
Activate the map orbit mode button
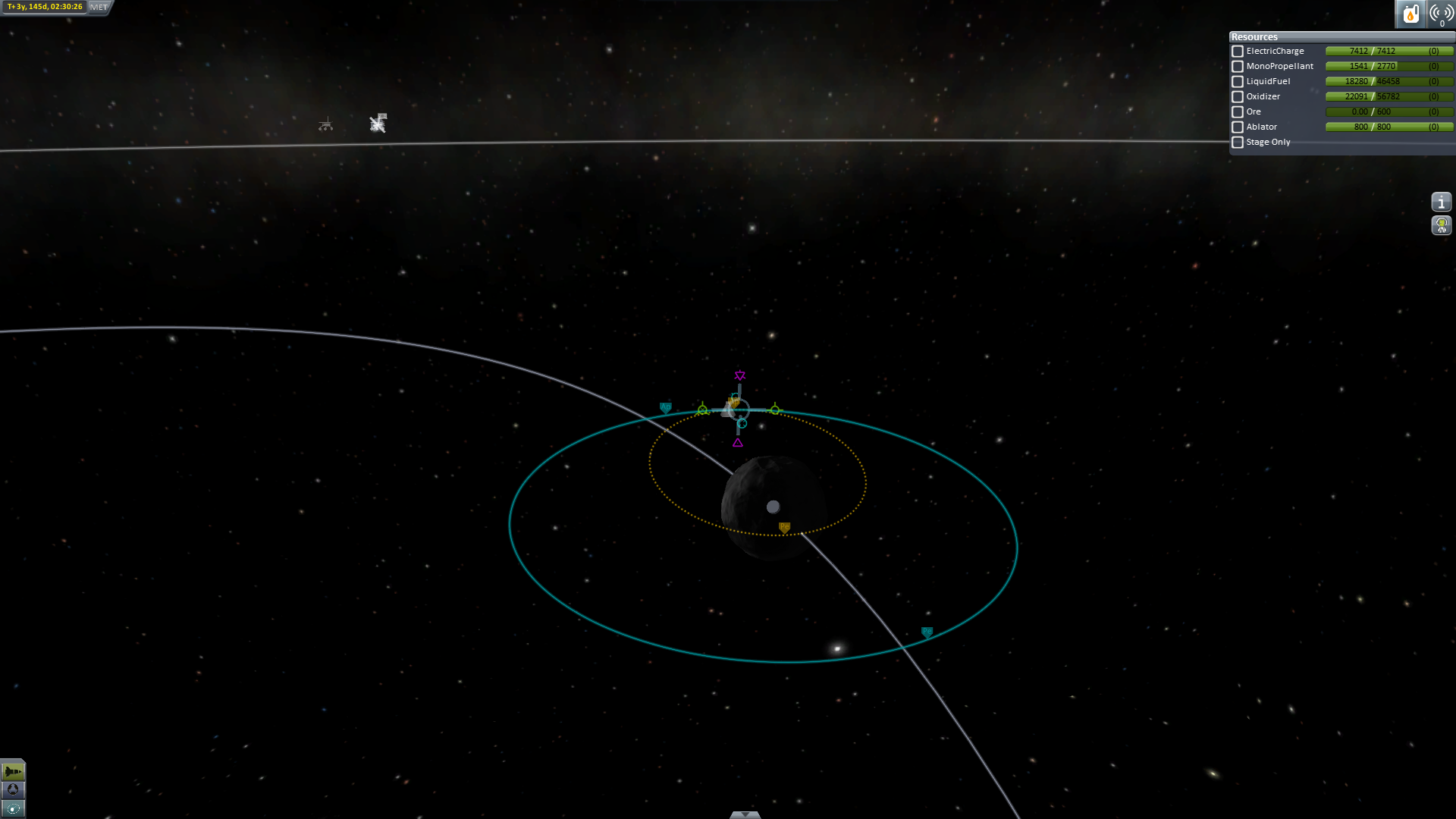[13, 809]
